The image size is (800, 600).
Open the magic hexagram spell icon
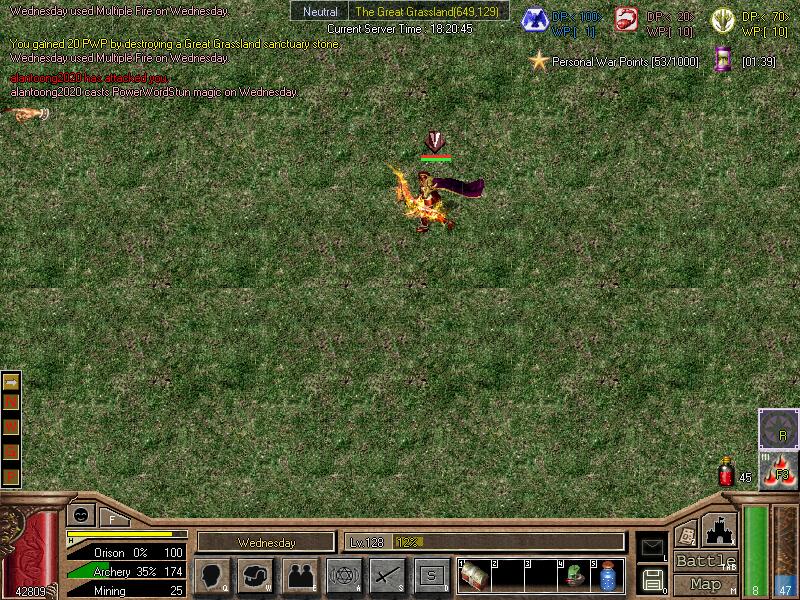344,575
